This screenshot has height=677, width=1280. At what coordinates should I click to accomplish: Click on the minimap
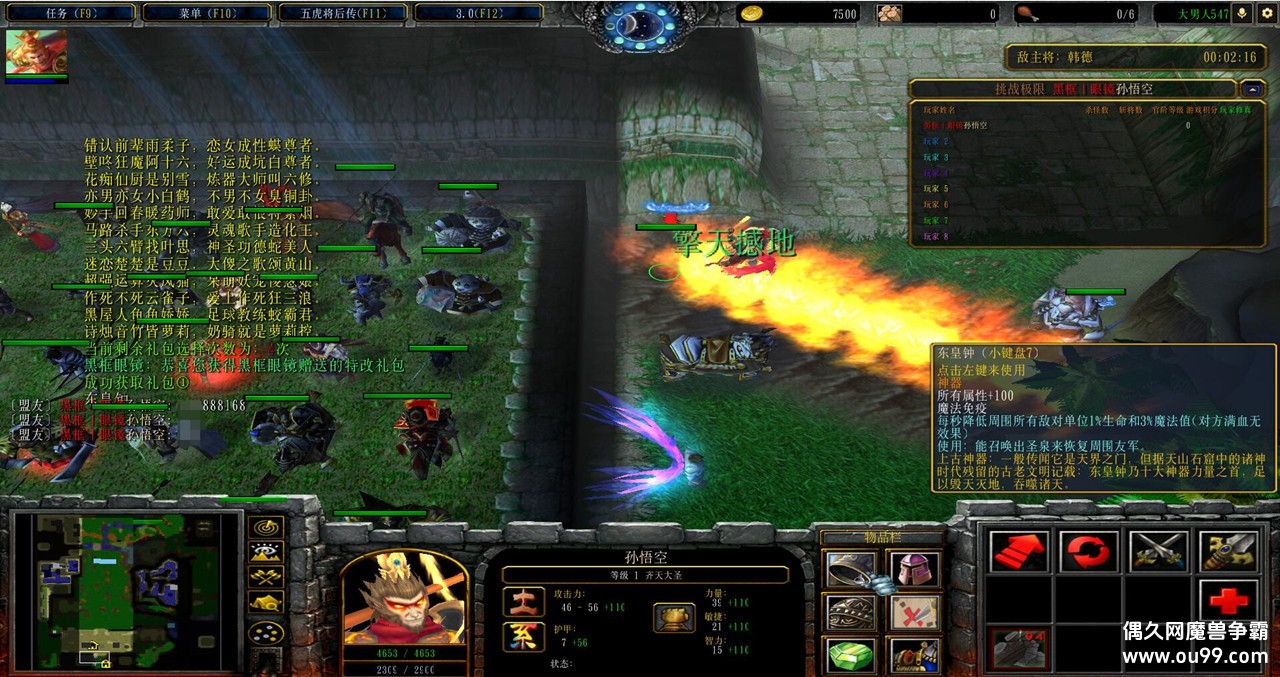125,592
